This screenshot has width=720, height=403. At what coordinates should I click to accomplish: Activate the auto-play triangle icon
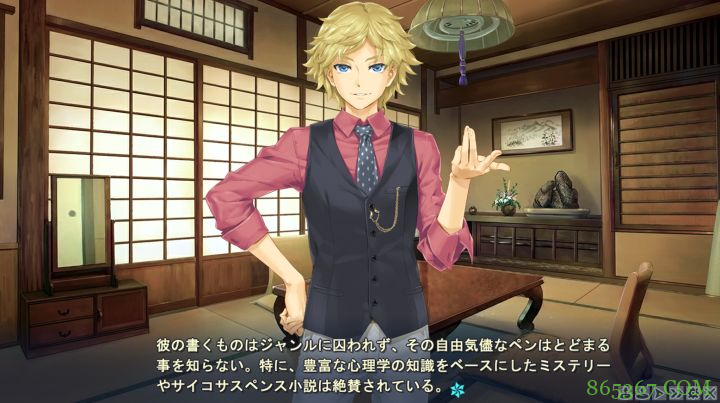[659, 392]
